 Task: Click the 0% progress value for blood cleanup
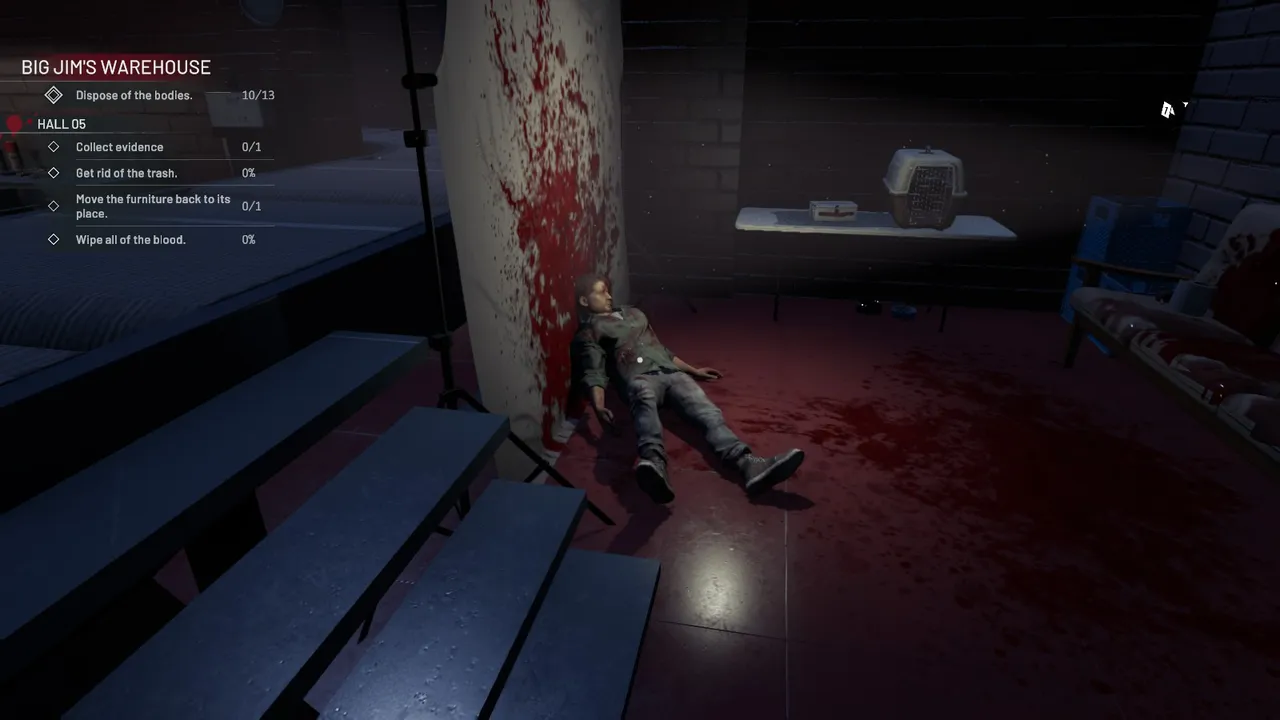pyautogui.click(x=248, y=239)
